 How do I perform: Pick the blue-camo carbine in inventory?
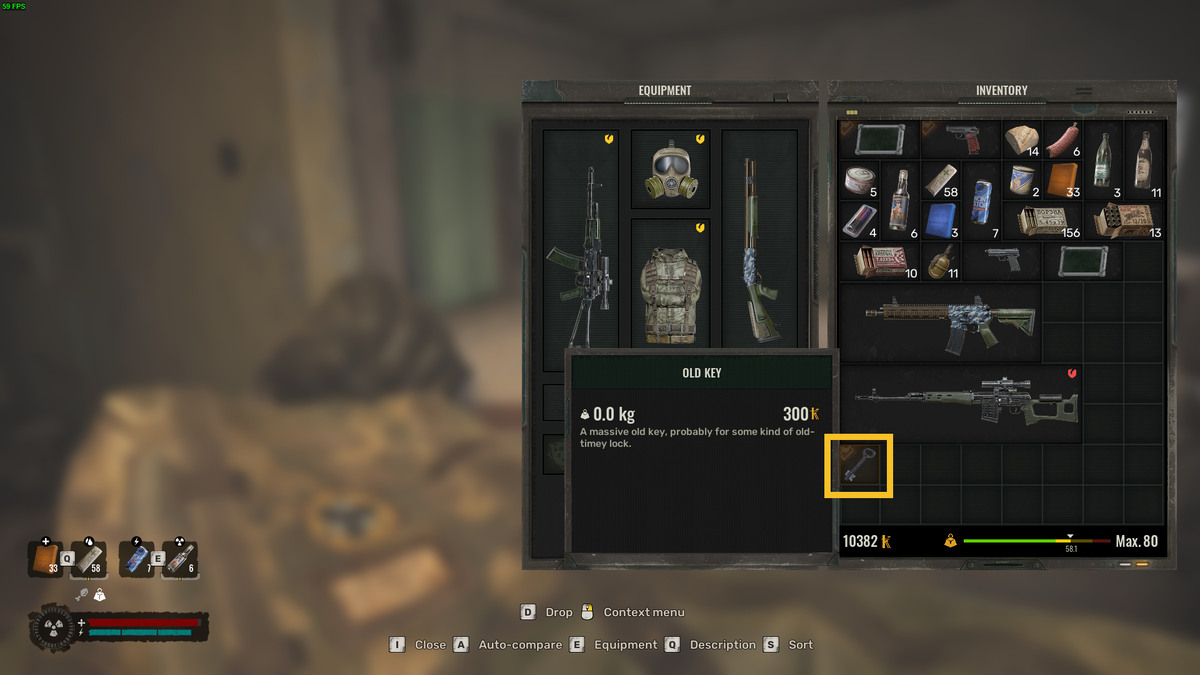coord(940,322)
